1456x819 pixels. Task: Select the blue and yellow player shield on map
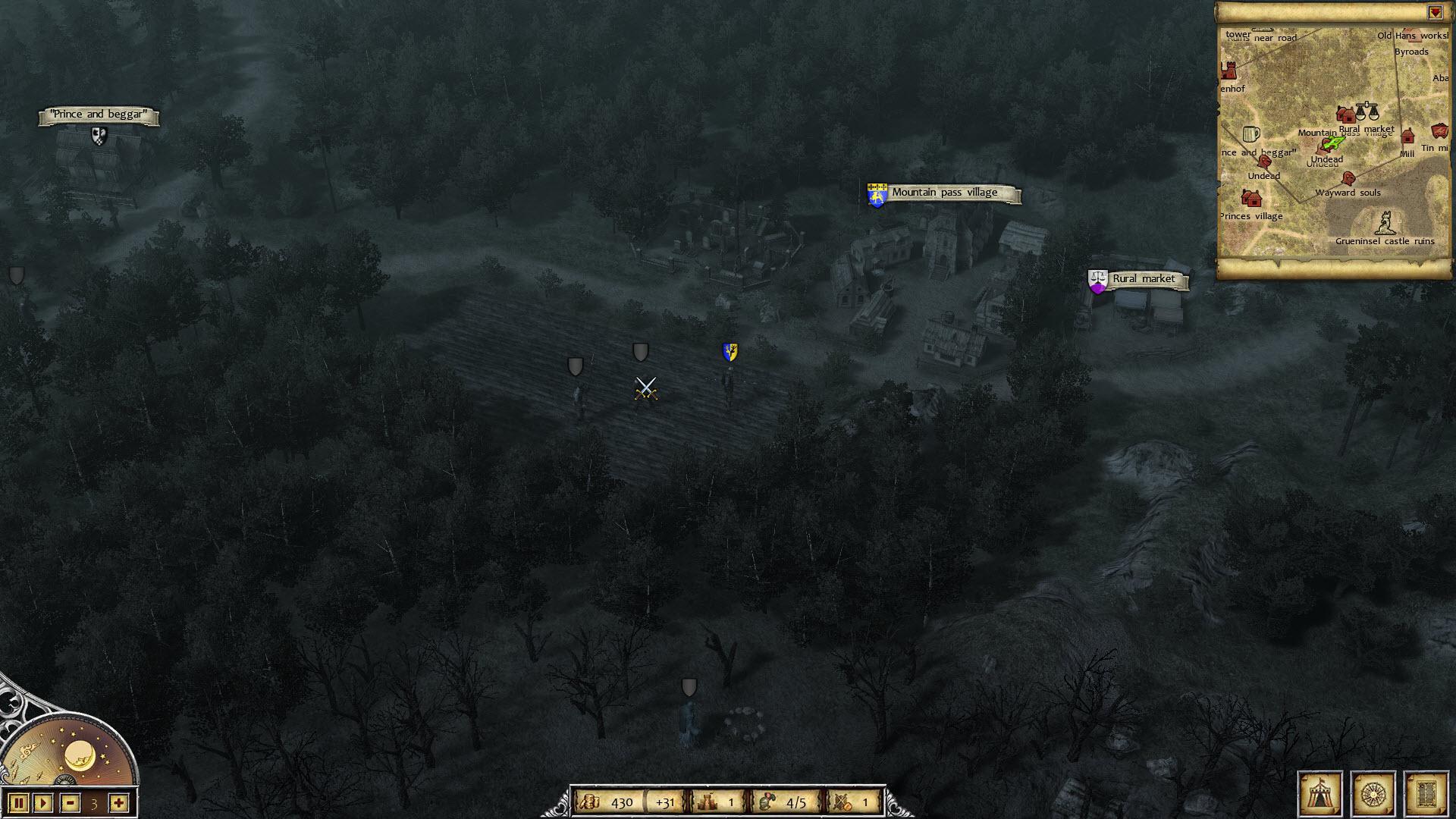click(x=730, y=352)
